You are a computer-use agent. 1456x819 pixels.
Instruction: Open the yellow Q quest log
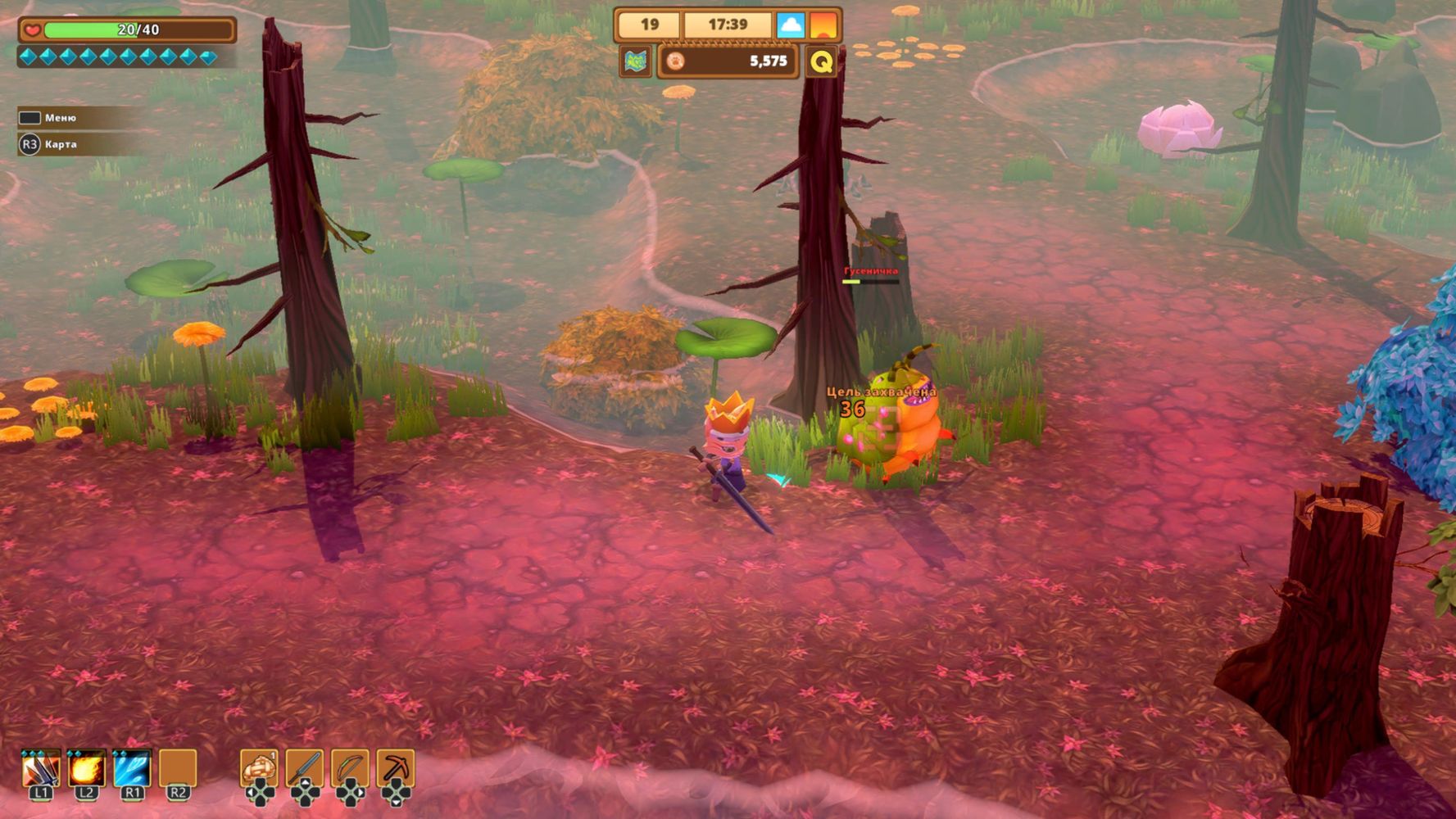tap(821, 61)
